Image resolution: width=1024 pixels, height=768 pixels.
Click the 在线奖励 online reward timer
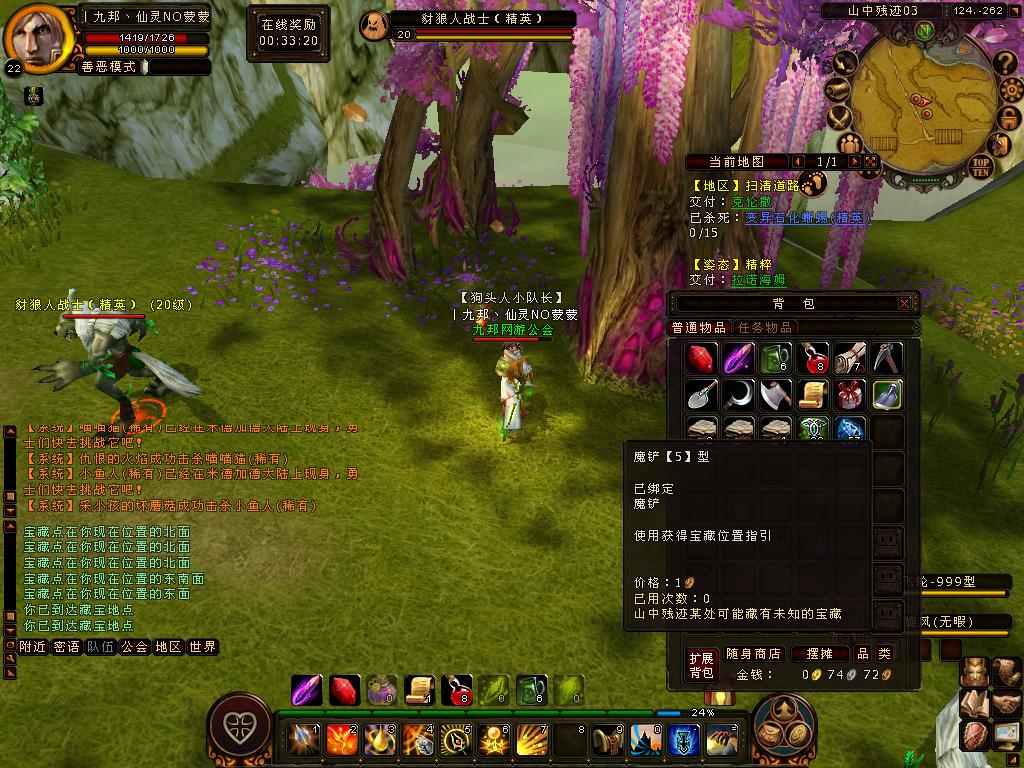288,32
